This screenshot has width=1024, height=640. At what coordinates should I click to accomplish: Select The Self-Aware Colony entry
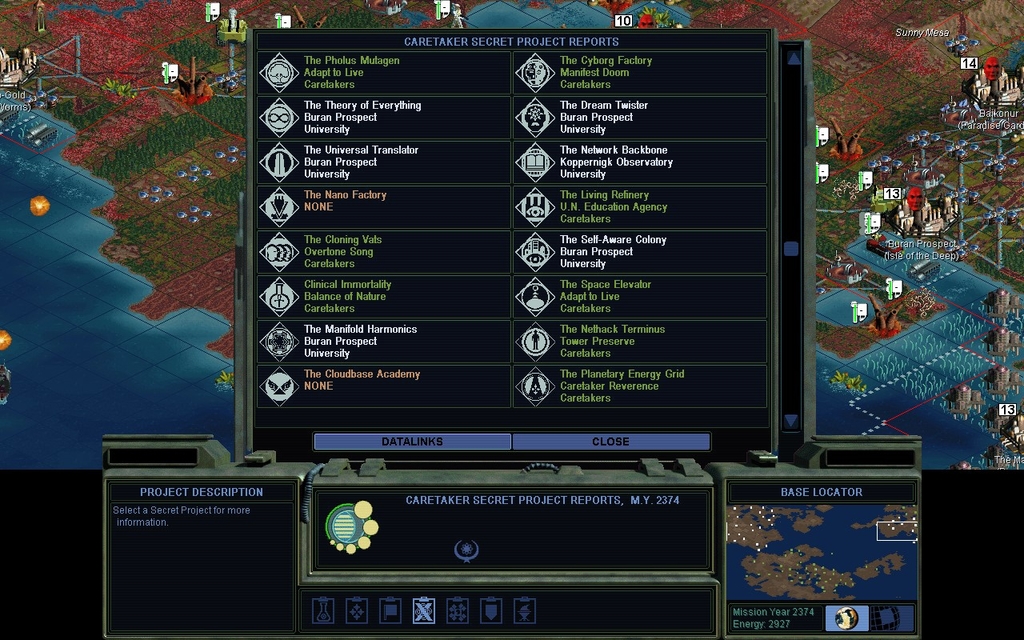click(640, 252)
